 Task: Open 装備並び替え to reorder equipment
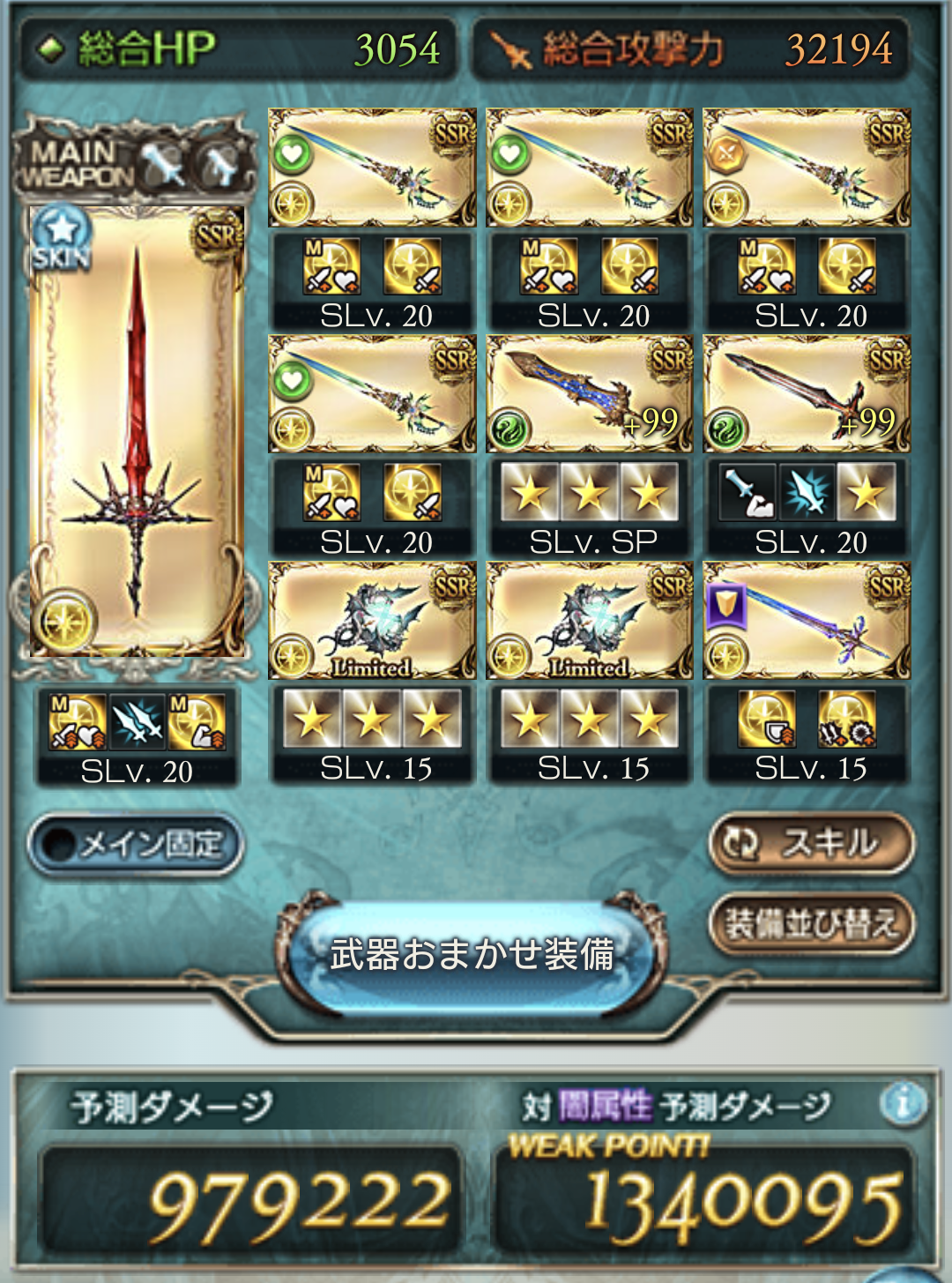pos(811,924)
